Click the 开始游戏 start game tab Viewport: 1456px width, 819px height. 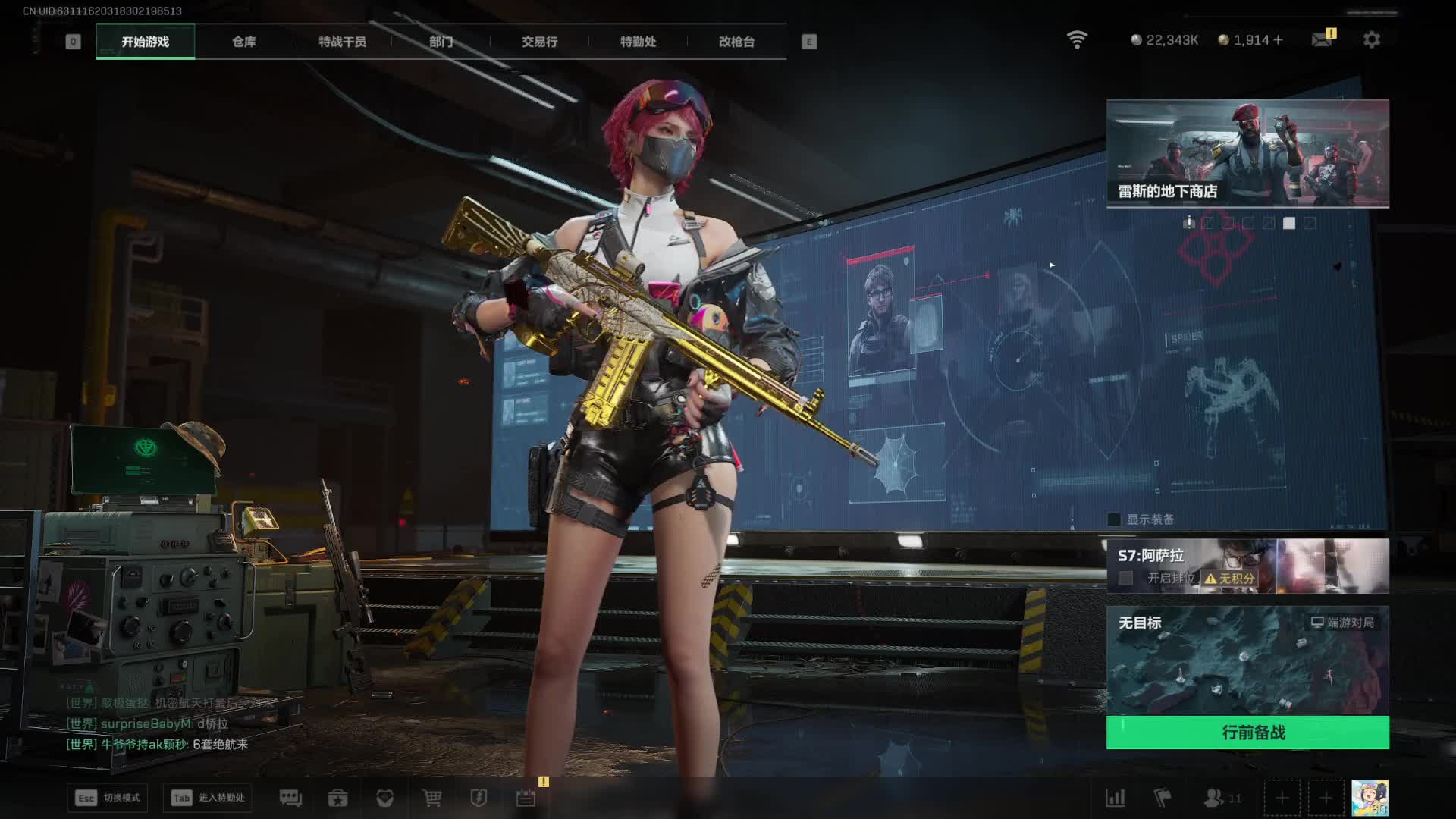point(145,42)
